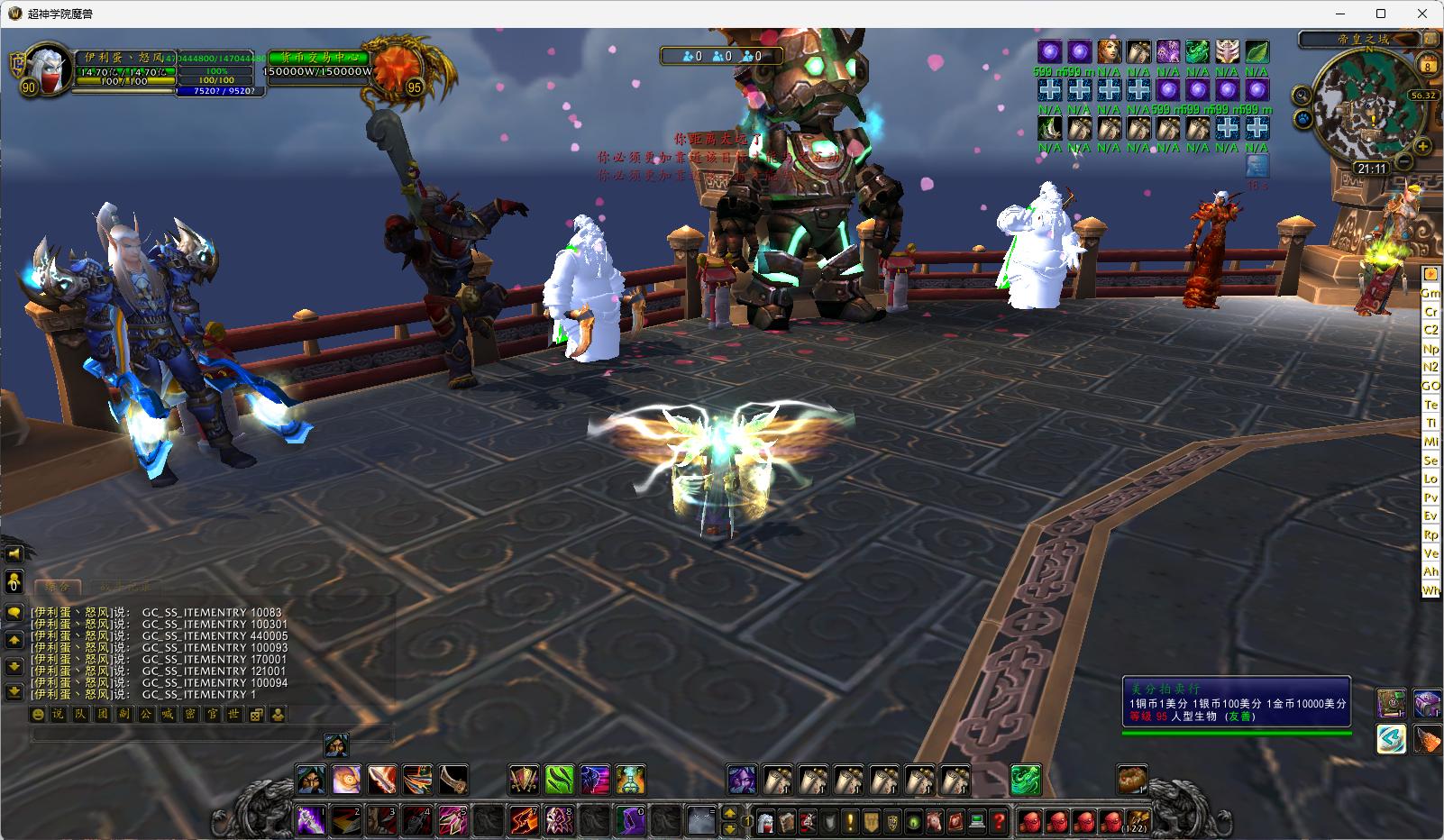Roll the dice button in chat bar
Viewport: 1444px width, 840px height.
coord(256,715)
